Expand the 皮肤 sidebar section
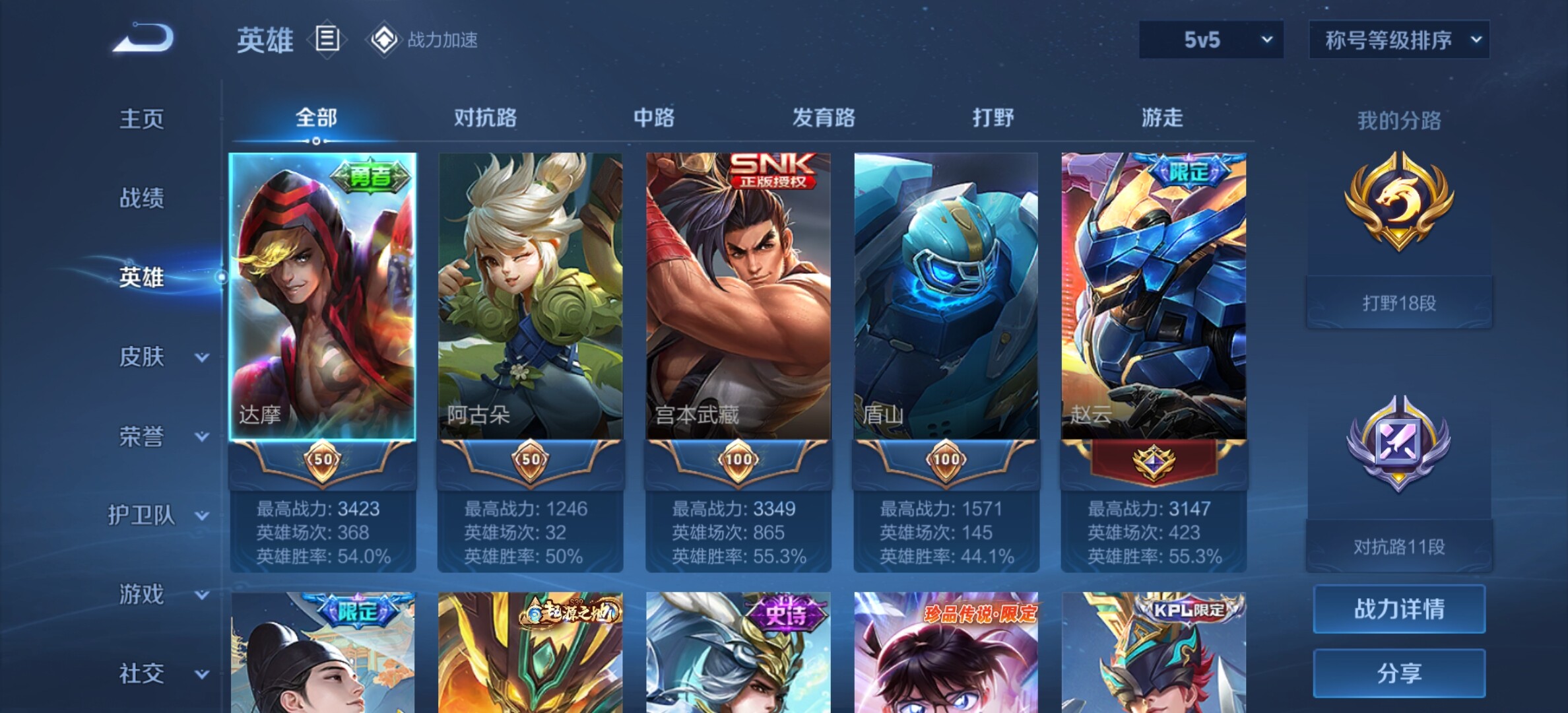Screen dimensions: 1568x713 click(161, 357)
